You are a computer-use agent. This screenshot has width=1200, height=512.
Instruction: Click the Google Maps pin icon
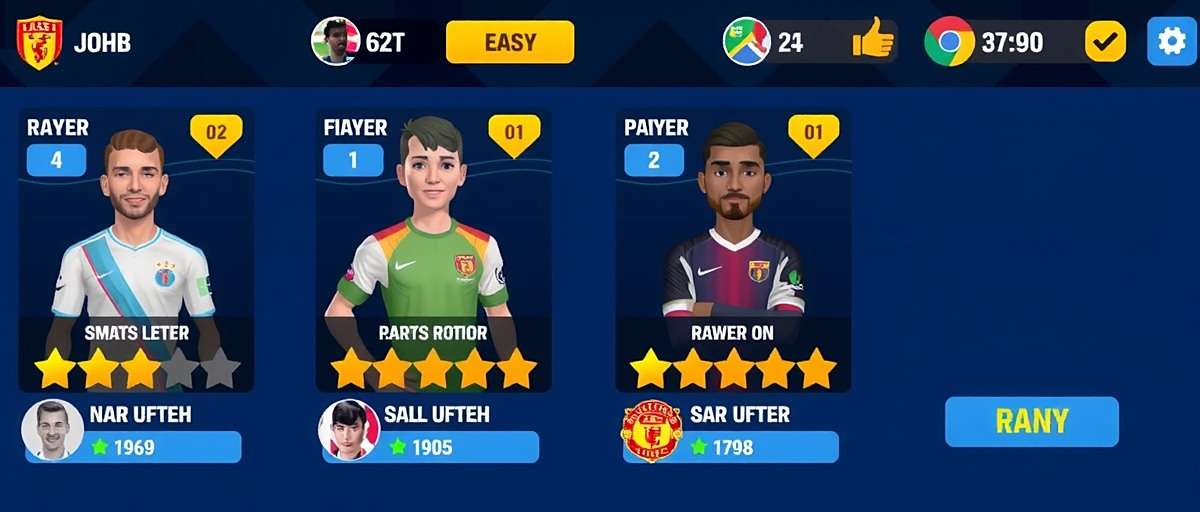[746, 42]
